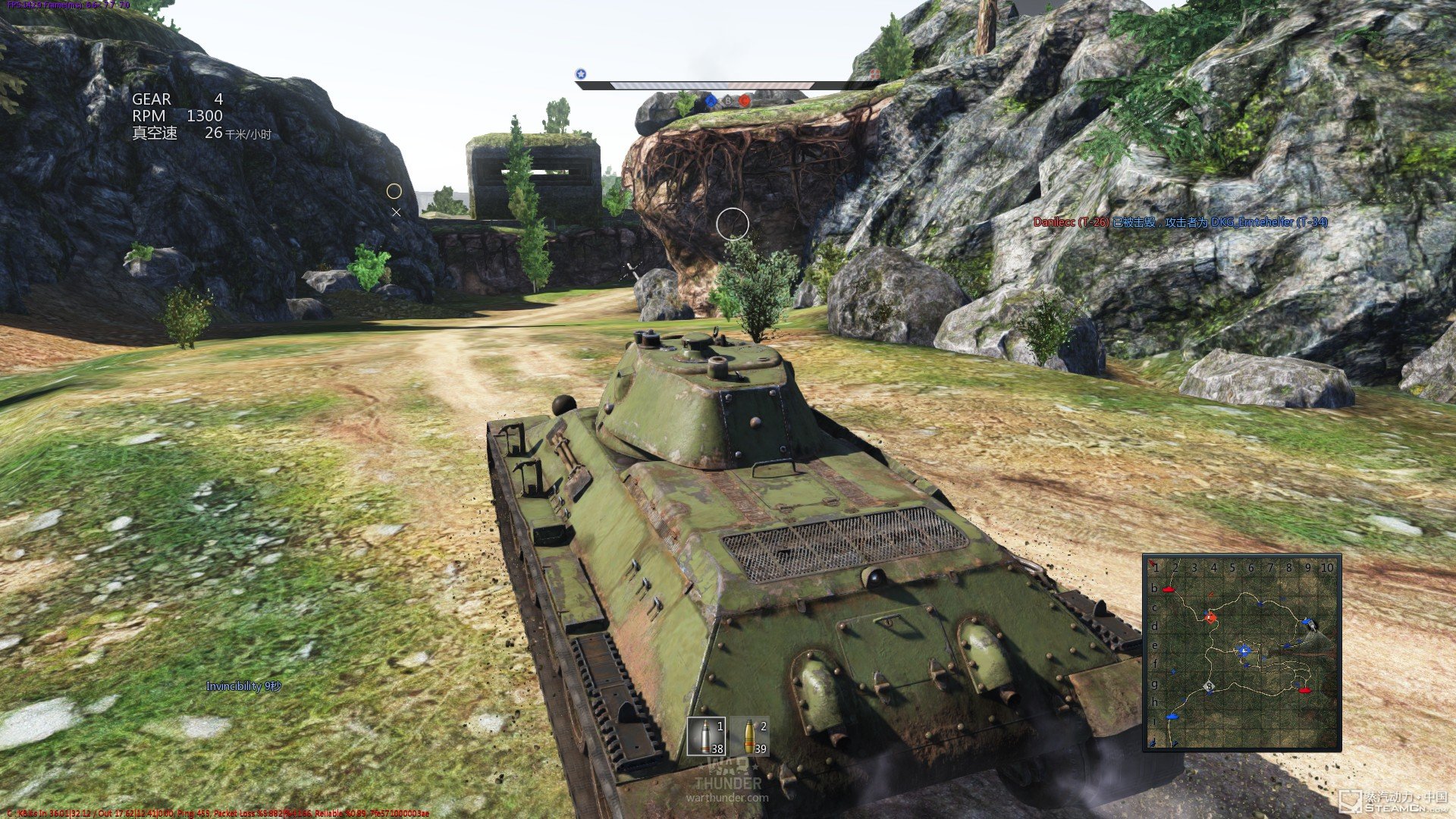Click capture point A blue diamond marker
The image size is (1456, 819).
point(711,101)
